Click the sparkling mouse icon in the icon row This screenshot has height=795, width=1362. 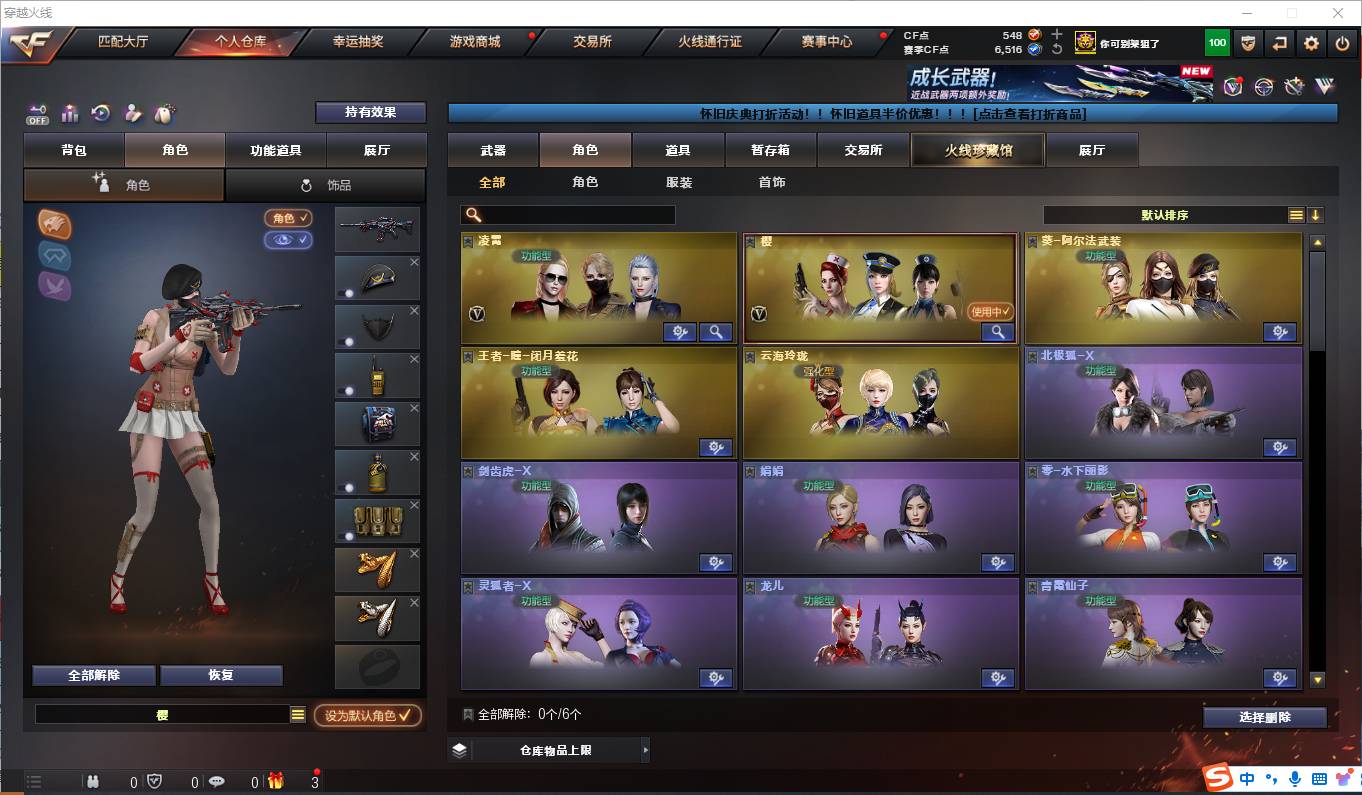[164, 112]
